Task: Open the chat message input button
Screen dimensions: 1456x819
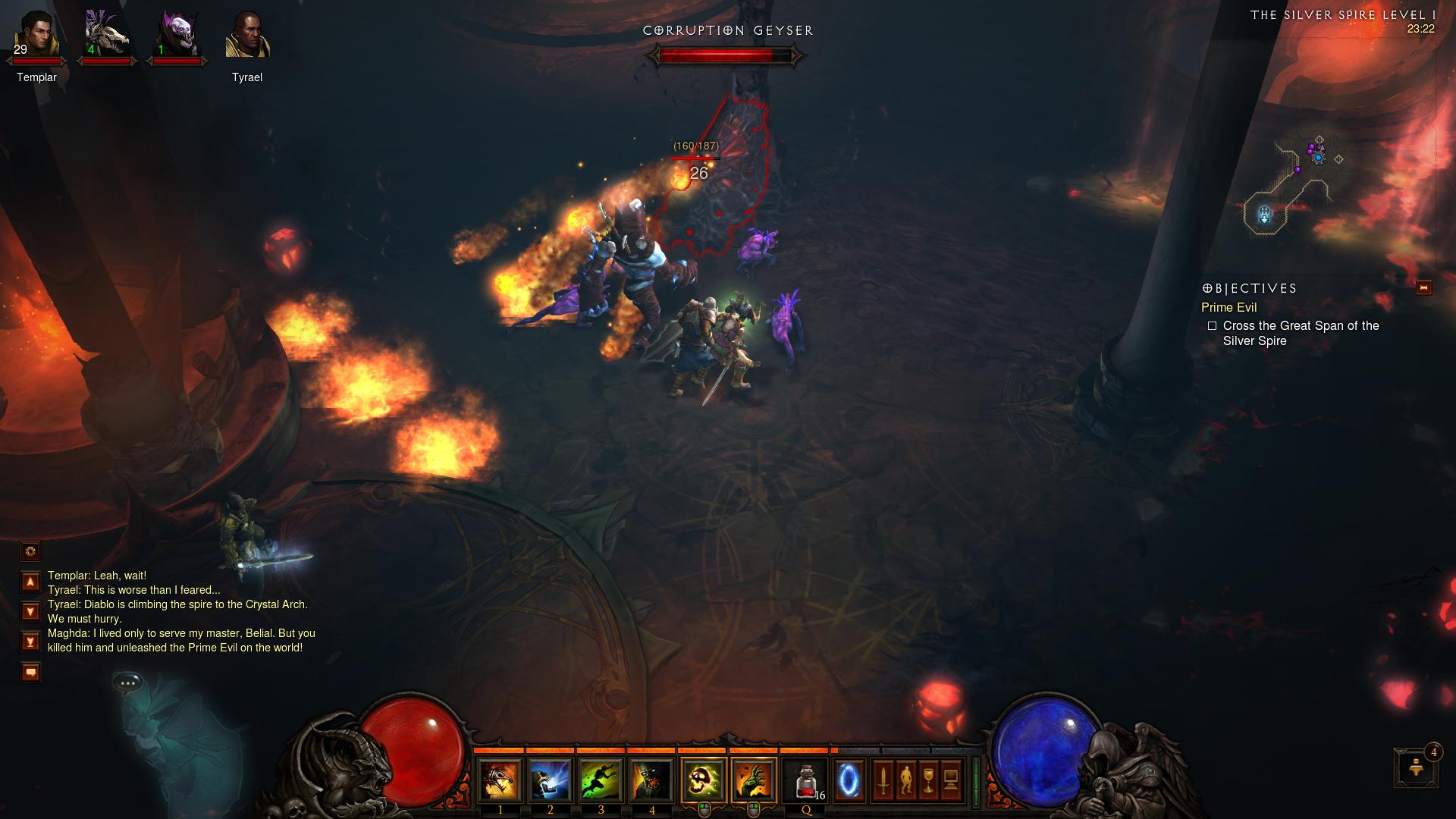Action: click(30, 672)
